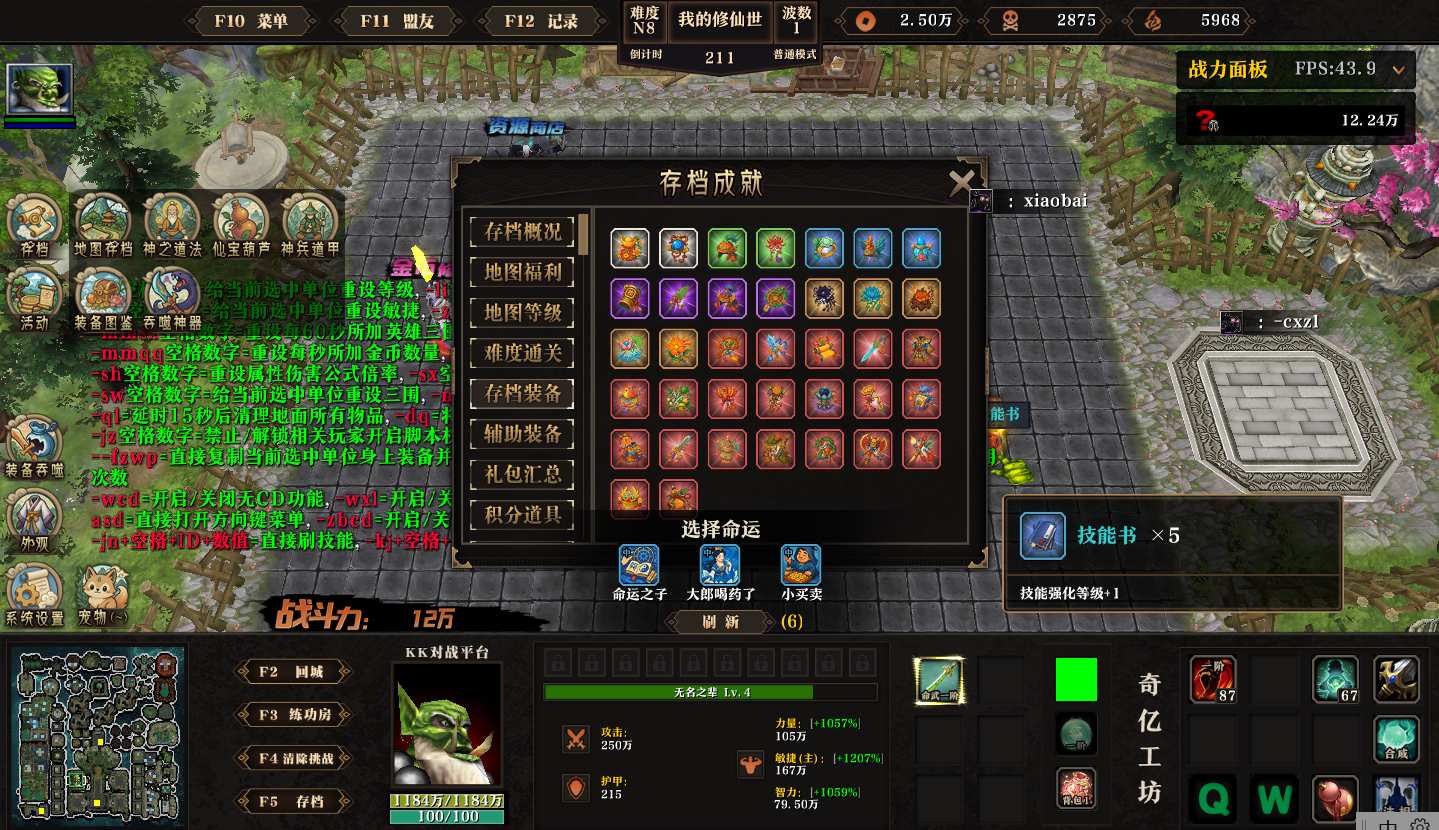The height and width of the screenshot is (830, 1439).
Task: Click the minimap
Action: [97, 733]
